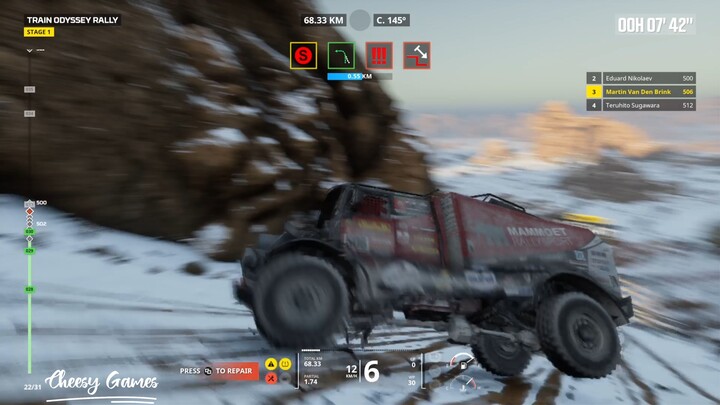This screenshot has width=720, height=405.
Task: Select Eduard Nikolaev's standings row
Action: 640,78
